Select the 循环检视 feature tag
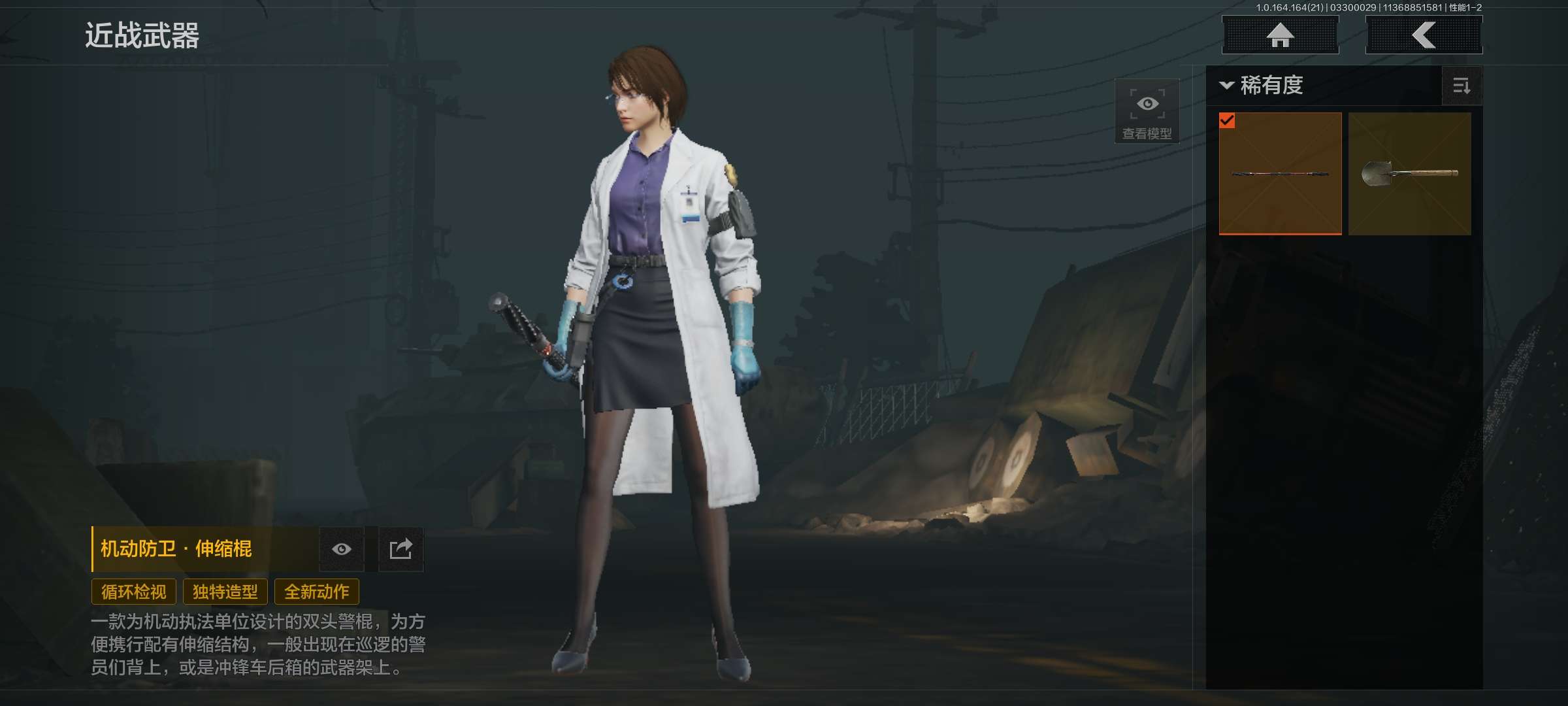This screenshot has height=706, width=1568. (134, 592)
